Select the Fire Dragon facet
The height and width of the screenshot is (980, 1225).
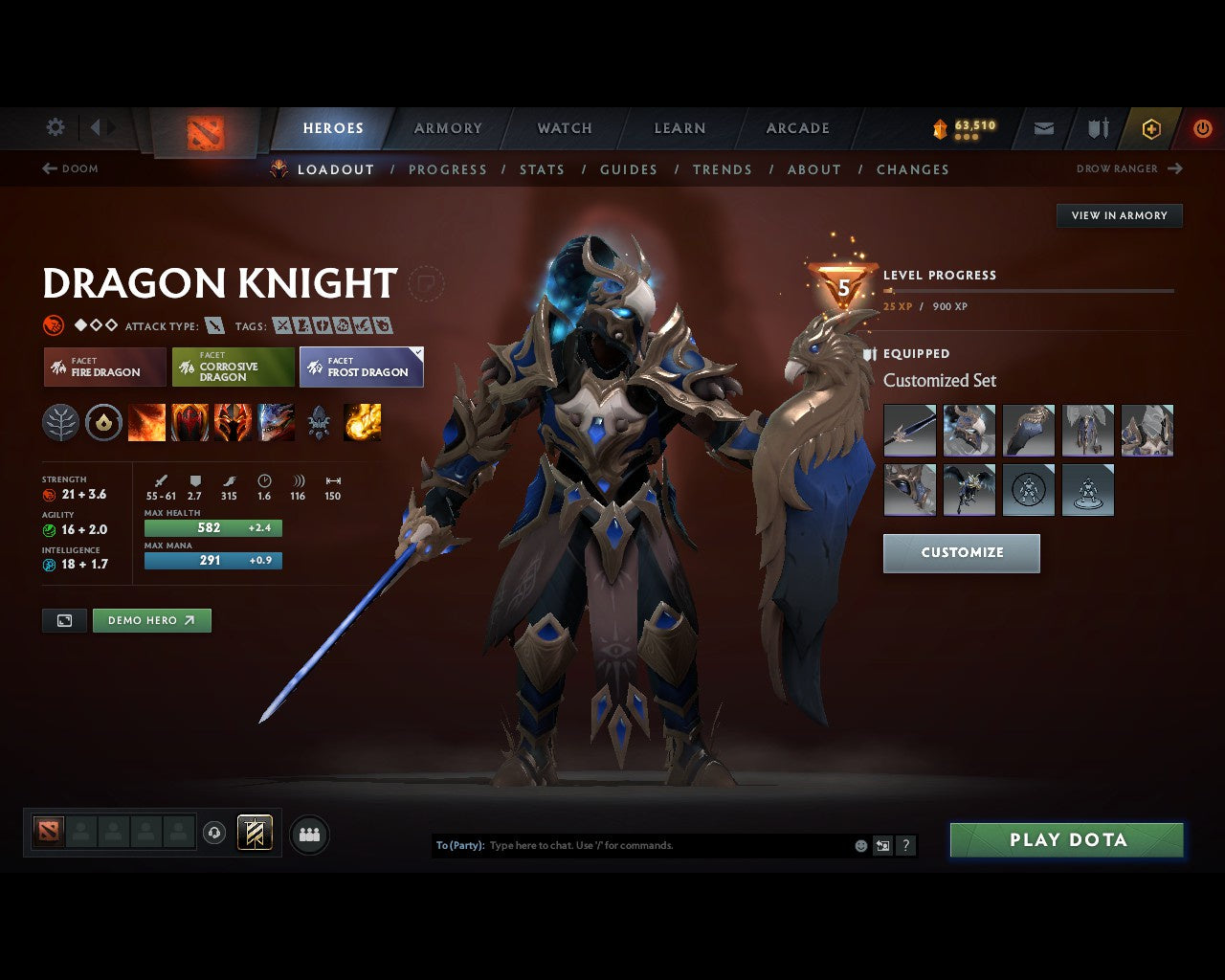(x=103, y=367)
